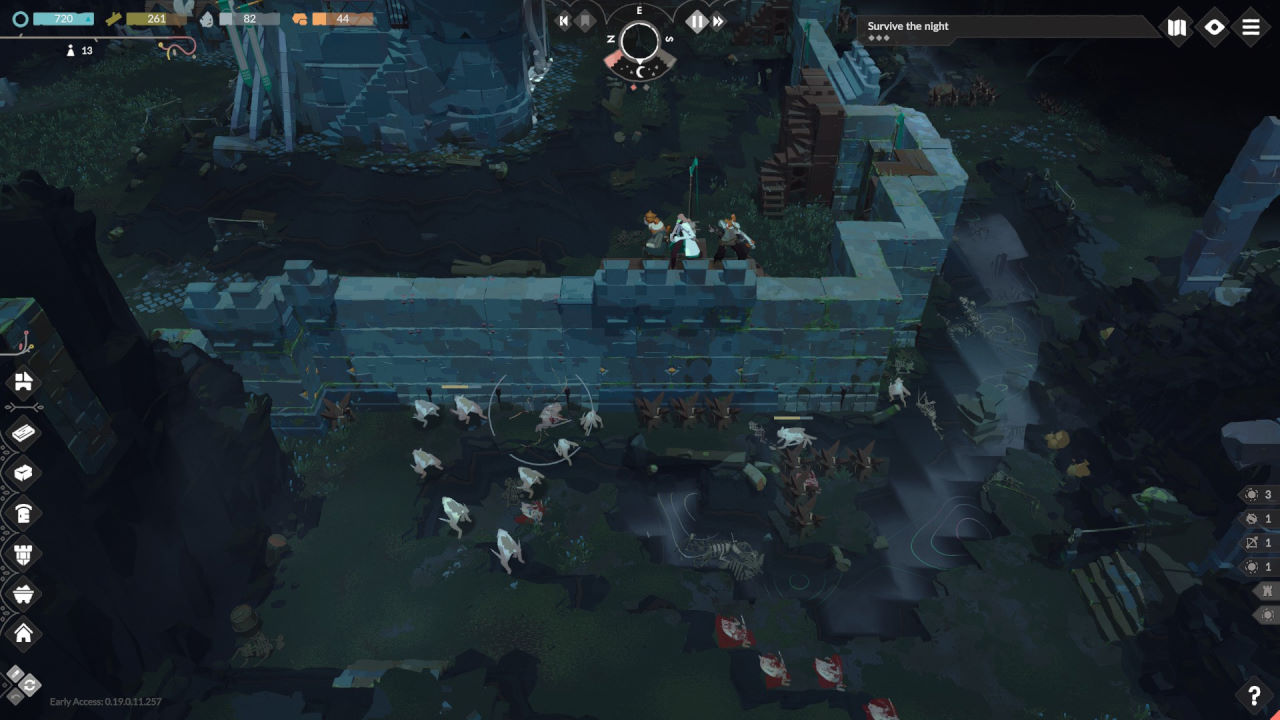Select the open box storage build category

[x=23, y=473]
